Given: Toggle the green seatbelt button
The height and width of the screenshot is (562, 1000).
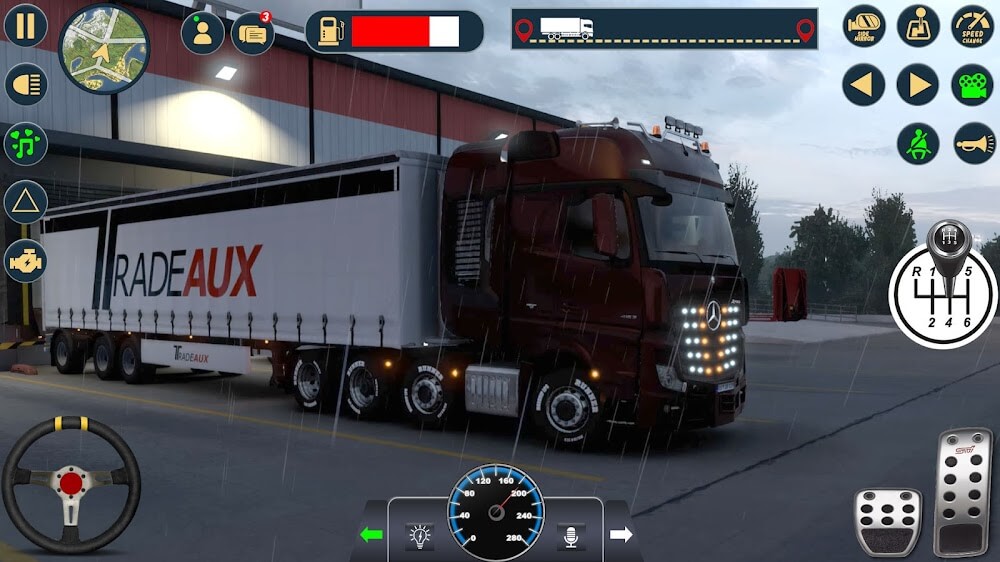Looking at the screenshot, I should (x=918, y=144).
